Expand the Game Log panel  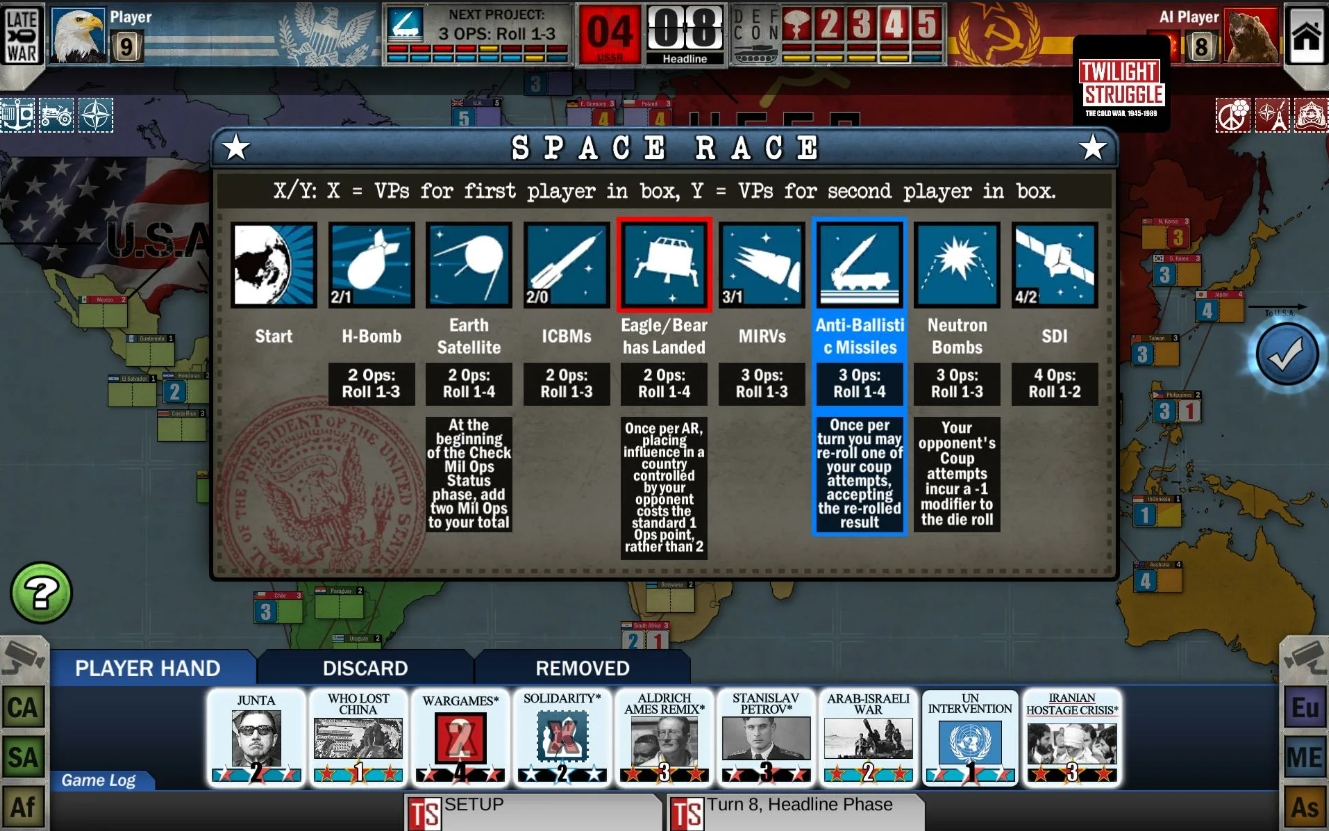(100, 781)
